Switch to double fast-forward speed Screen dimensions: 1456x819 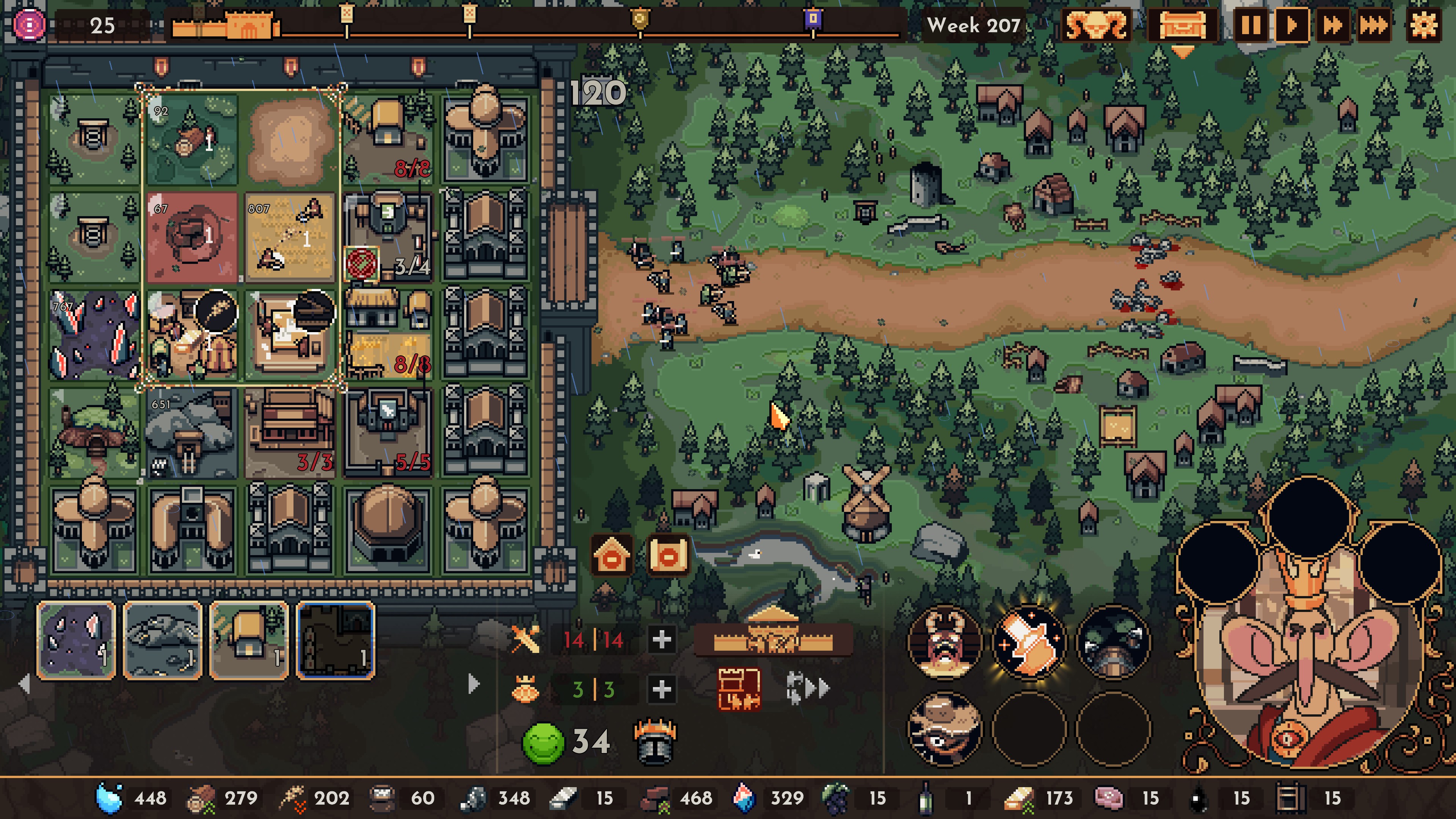tap(1332, 25)
